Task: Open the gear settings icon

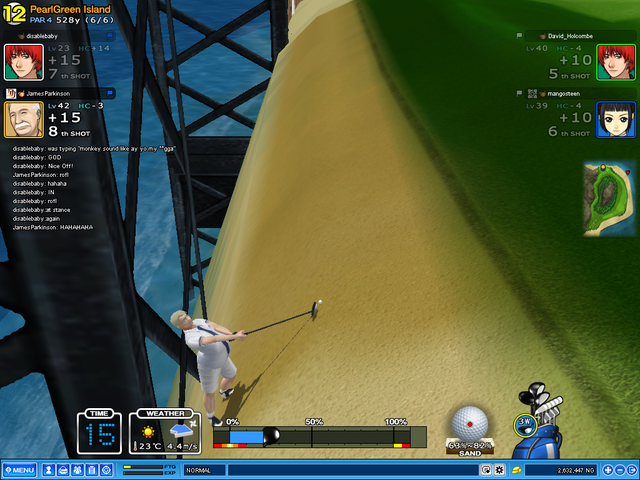Action: click(500, 470)
